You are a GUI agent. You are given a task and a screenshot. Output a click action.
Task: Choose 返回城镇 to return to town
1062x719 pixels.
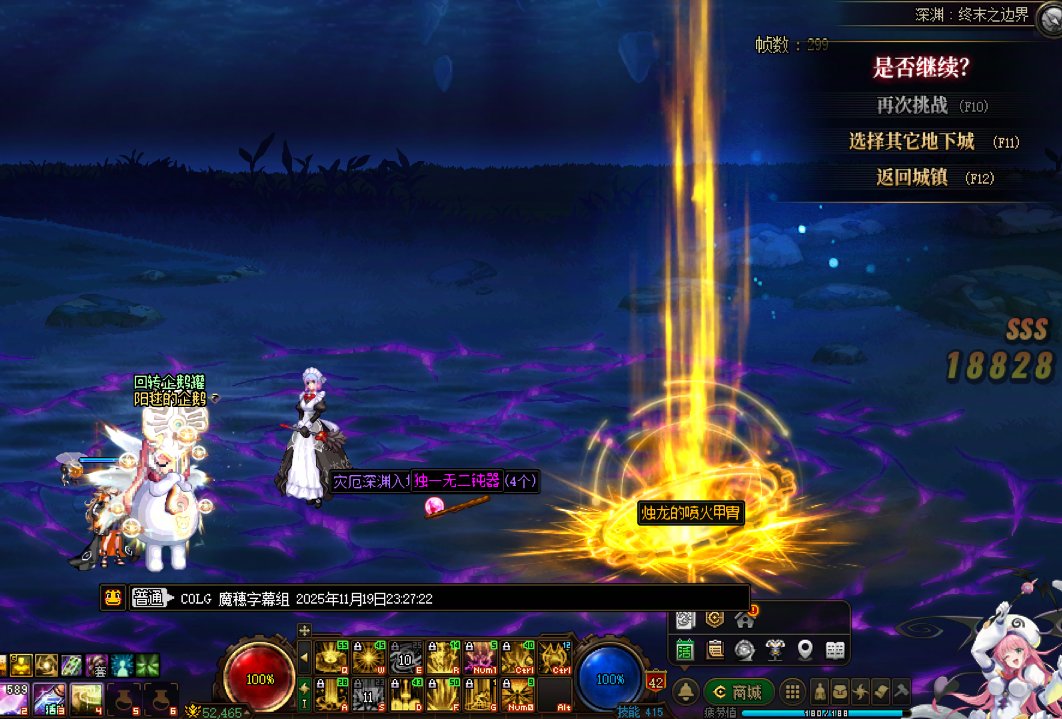point(911,178)
